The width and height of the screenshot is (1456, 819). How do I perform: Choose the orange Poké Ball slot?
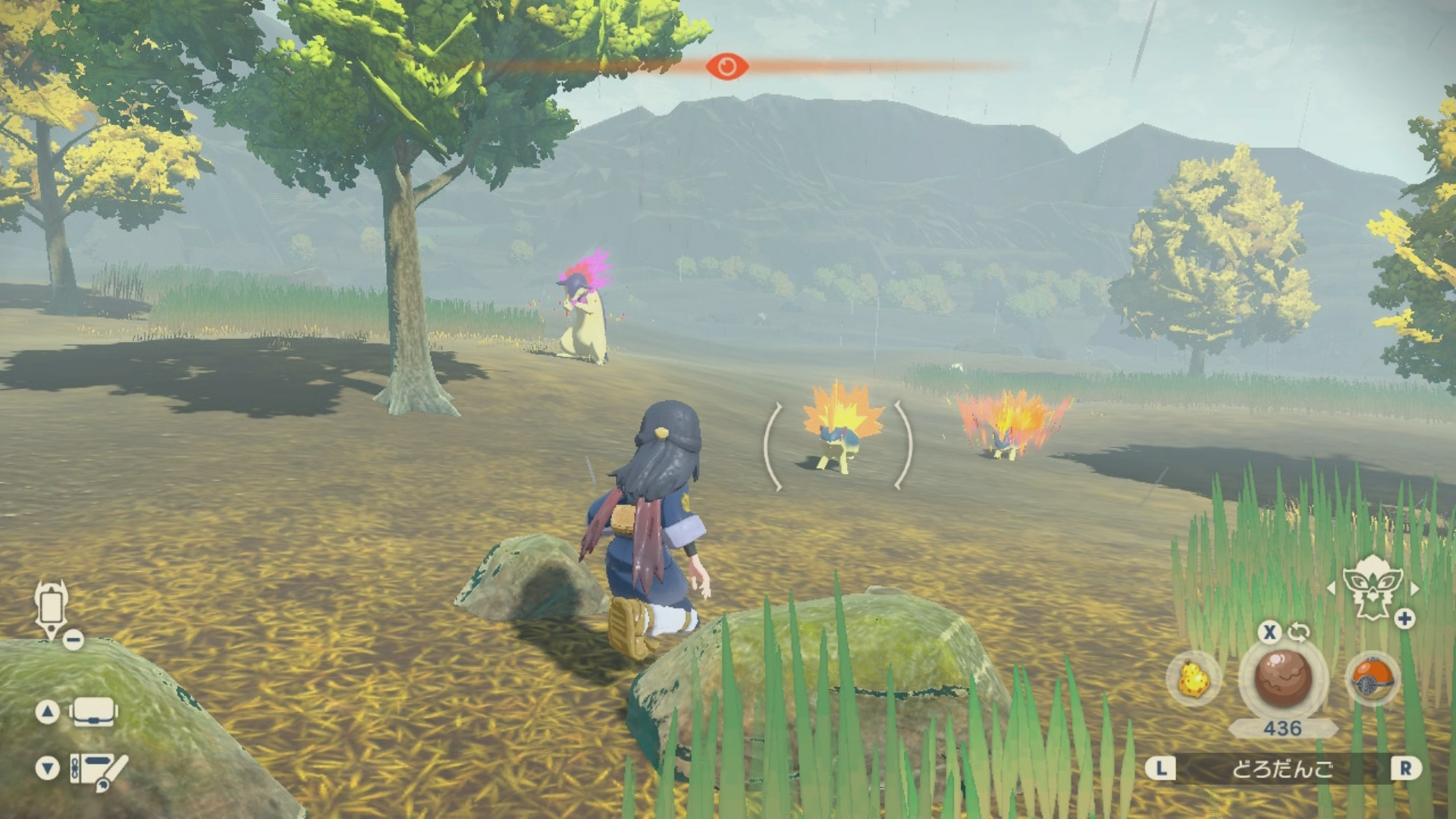1373,679
